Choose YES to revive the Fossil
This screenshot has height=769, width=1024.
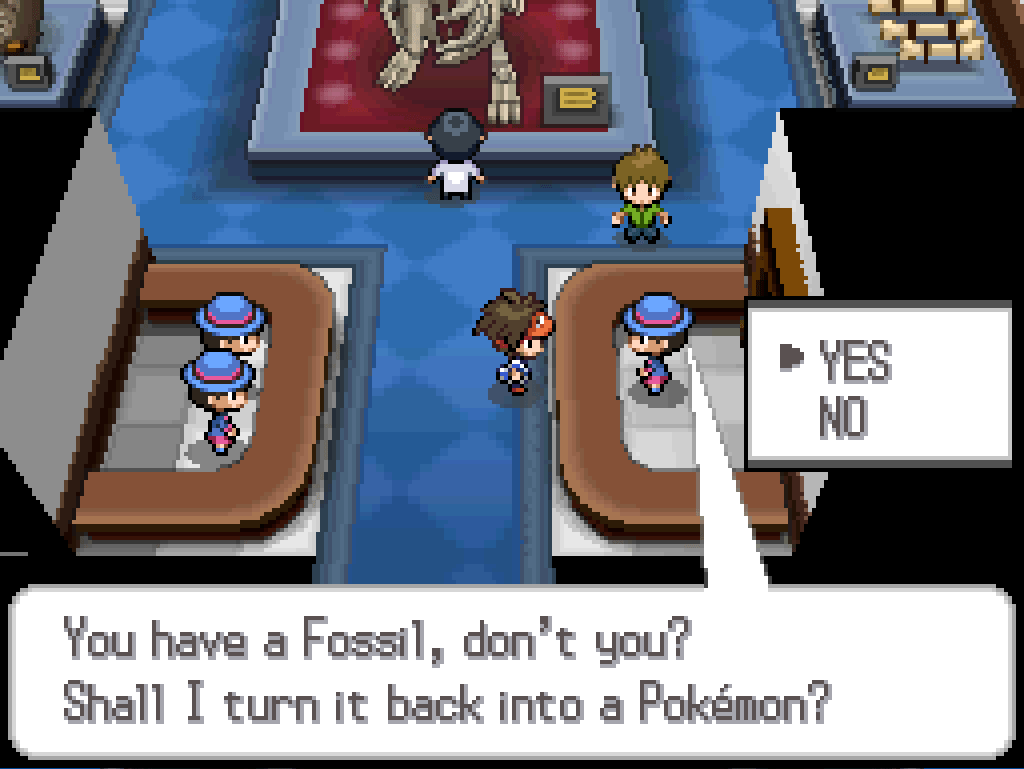853,361
